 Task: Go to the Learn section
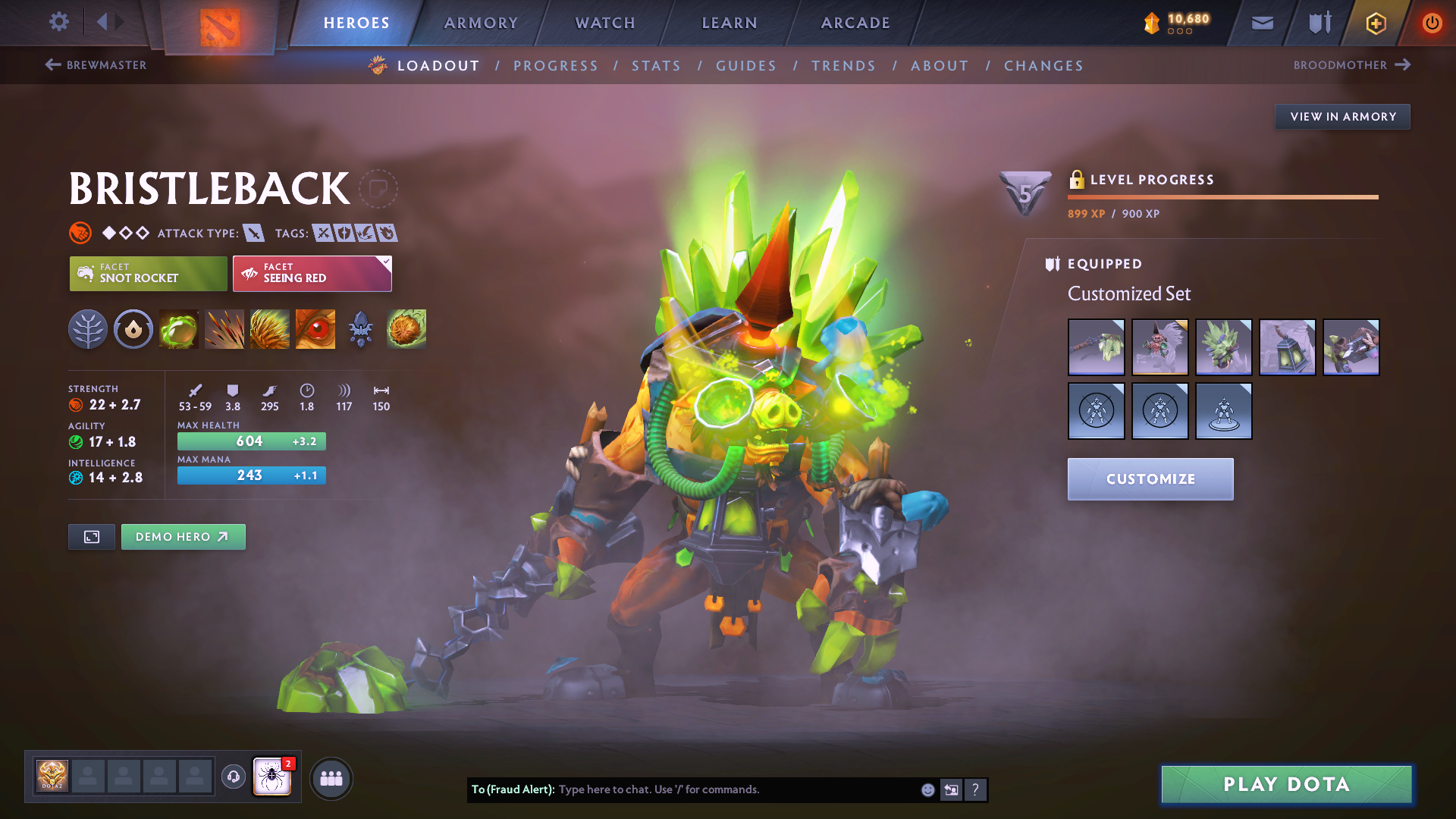click(730, 23)
